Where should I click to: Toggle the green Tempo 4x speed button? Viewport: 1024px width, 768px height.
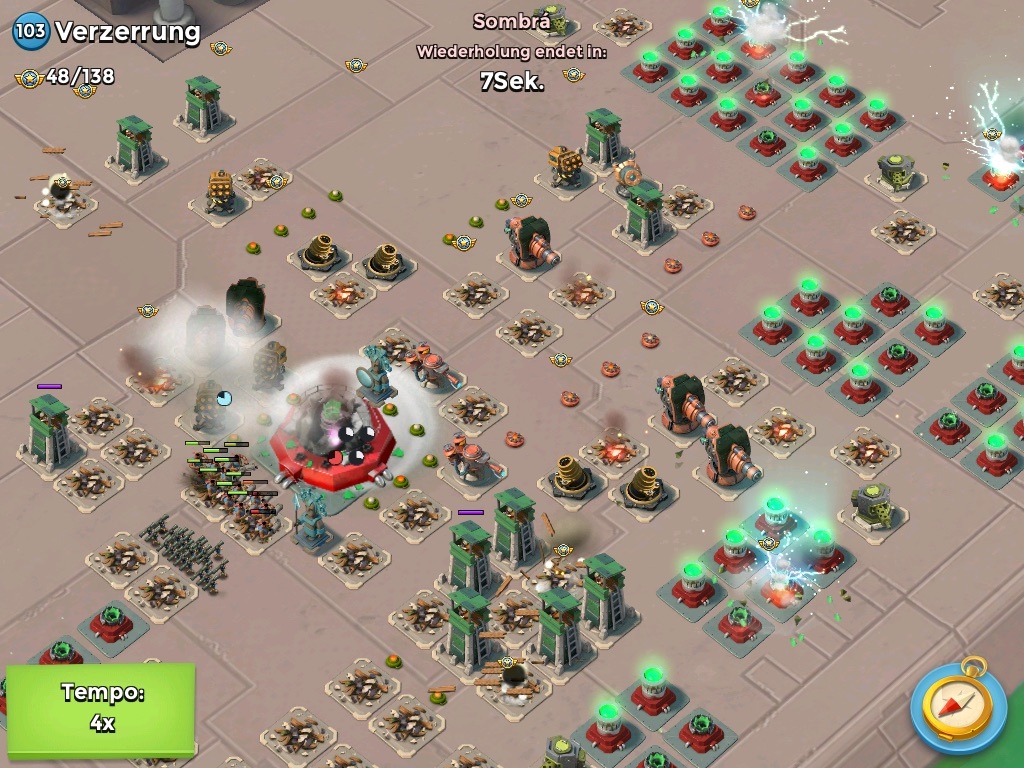(x=100, y=708)
